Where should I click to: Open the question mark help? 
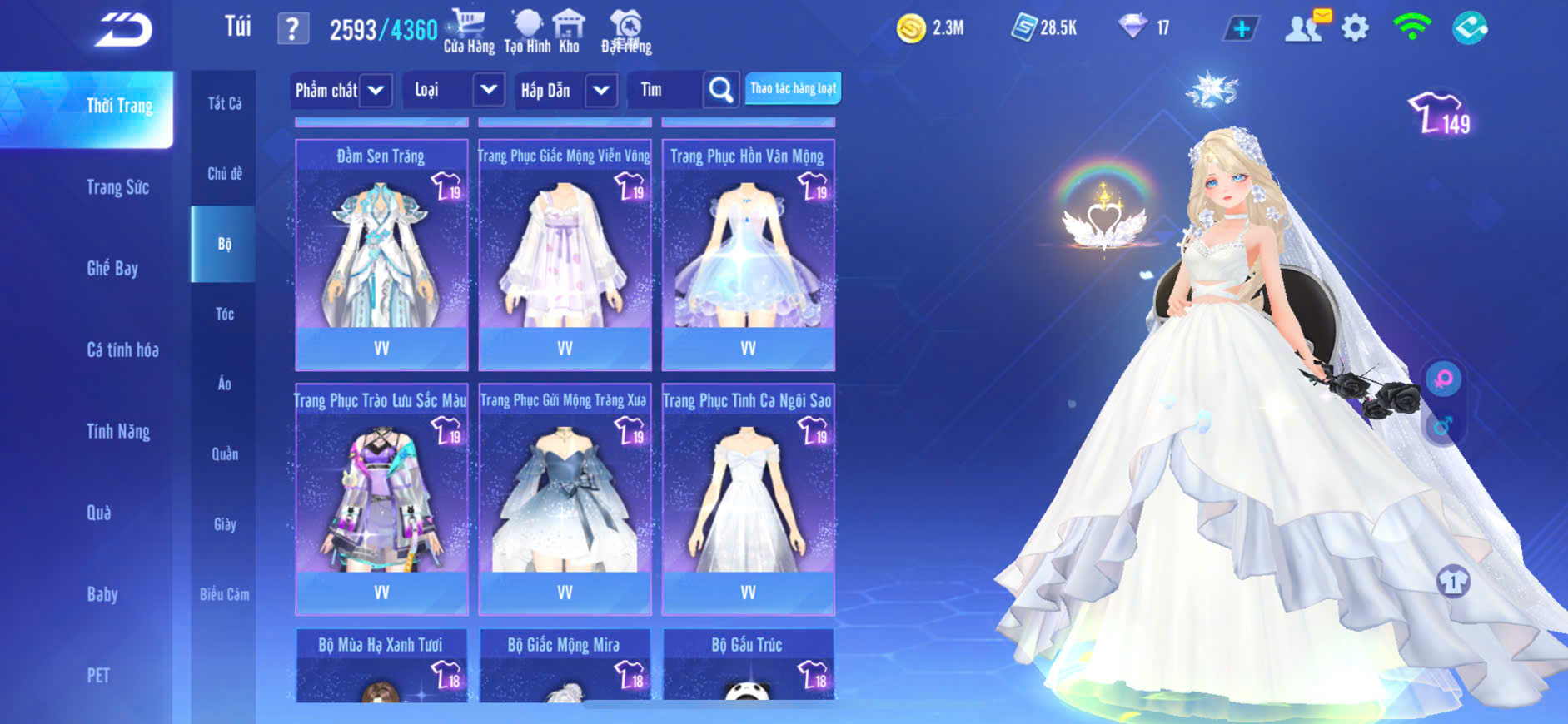pyautogui.click(x=292, y=29)
